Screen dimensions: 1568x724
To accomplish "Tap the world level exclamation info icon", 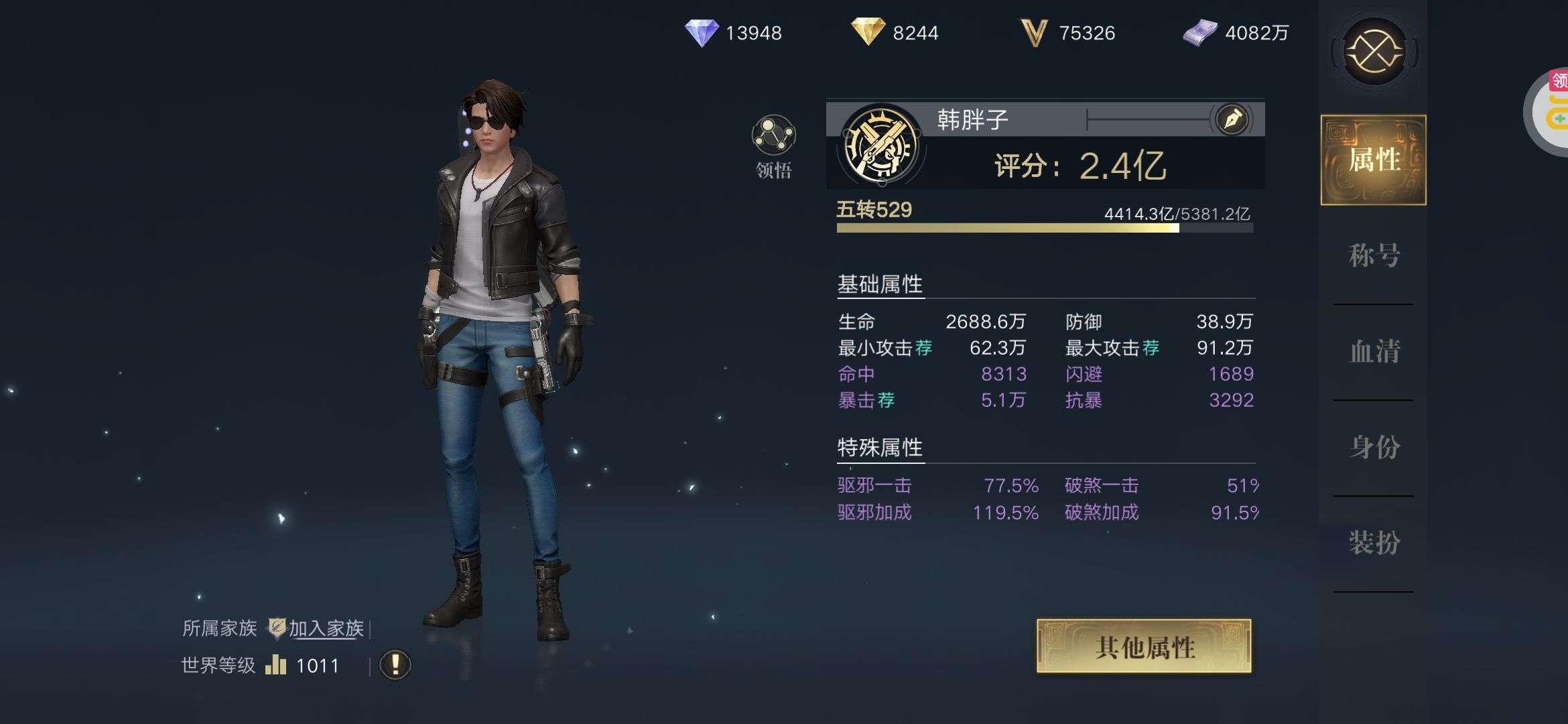I will click(x=395, y=665).
